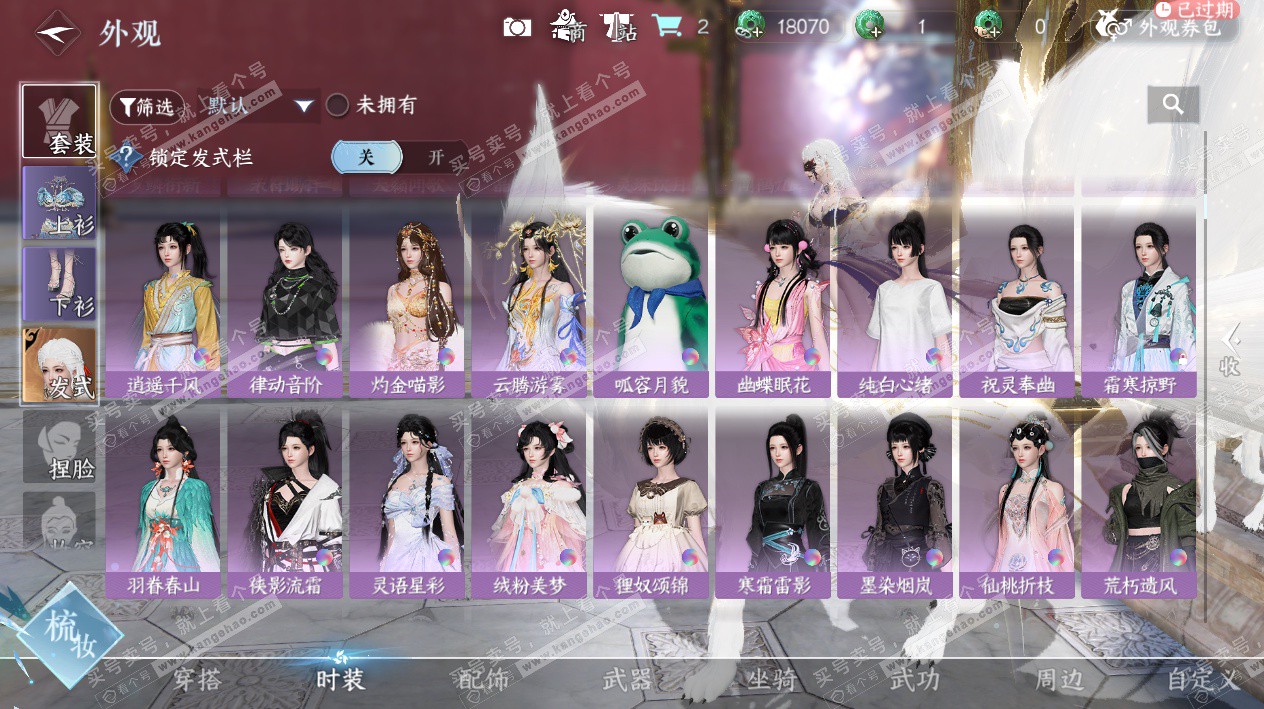Select the 下衫 bottom category

pos(60,283)
